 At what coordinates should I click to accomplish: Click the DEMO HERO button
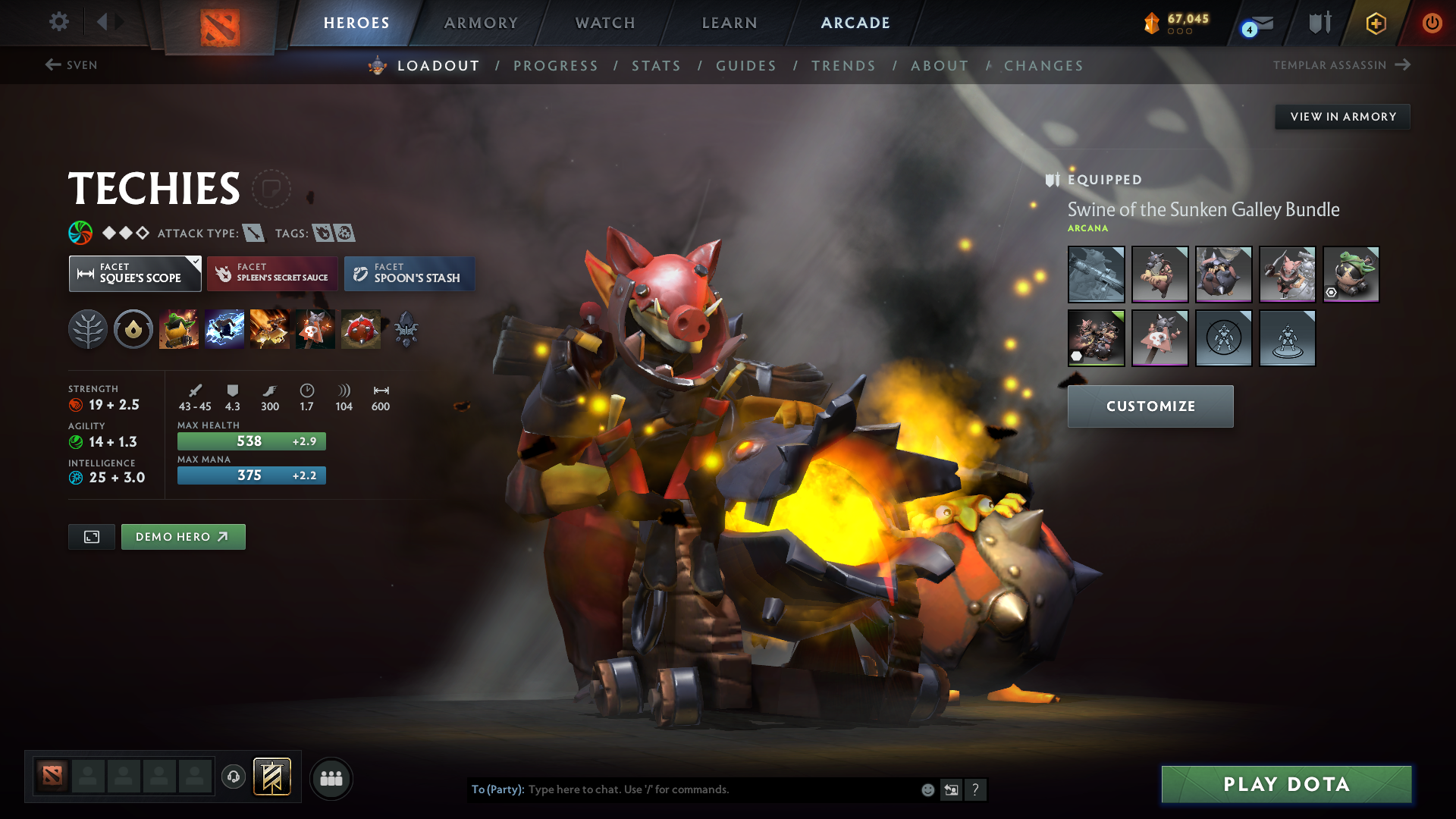183,536
